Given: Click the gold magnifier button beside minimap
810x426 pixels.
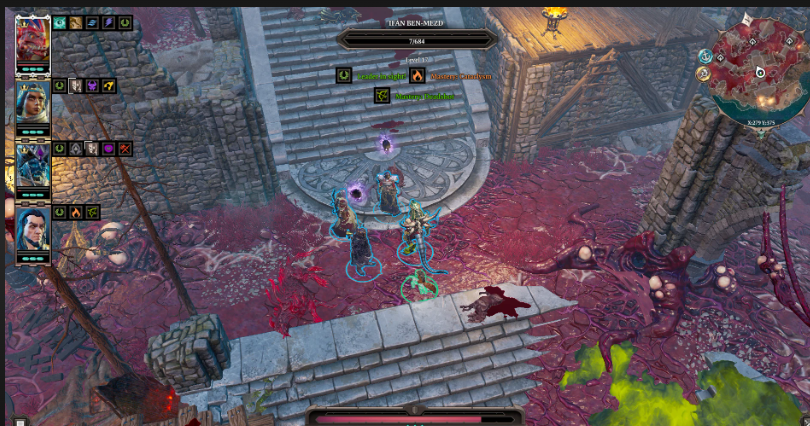Looking at the screenshot, I should [704, 73].
